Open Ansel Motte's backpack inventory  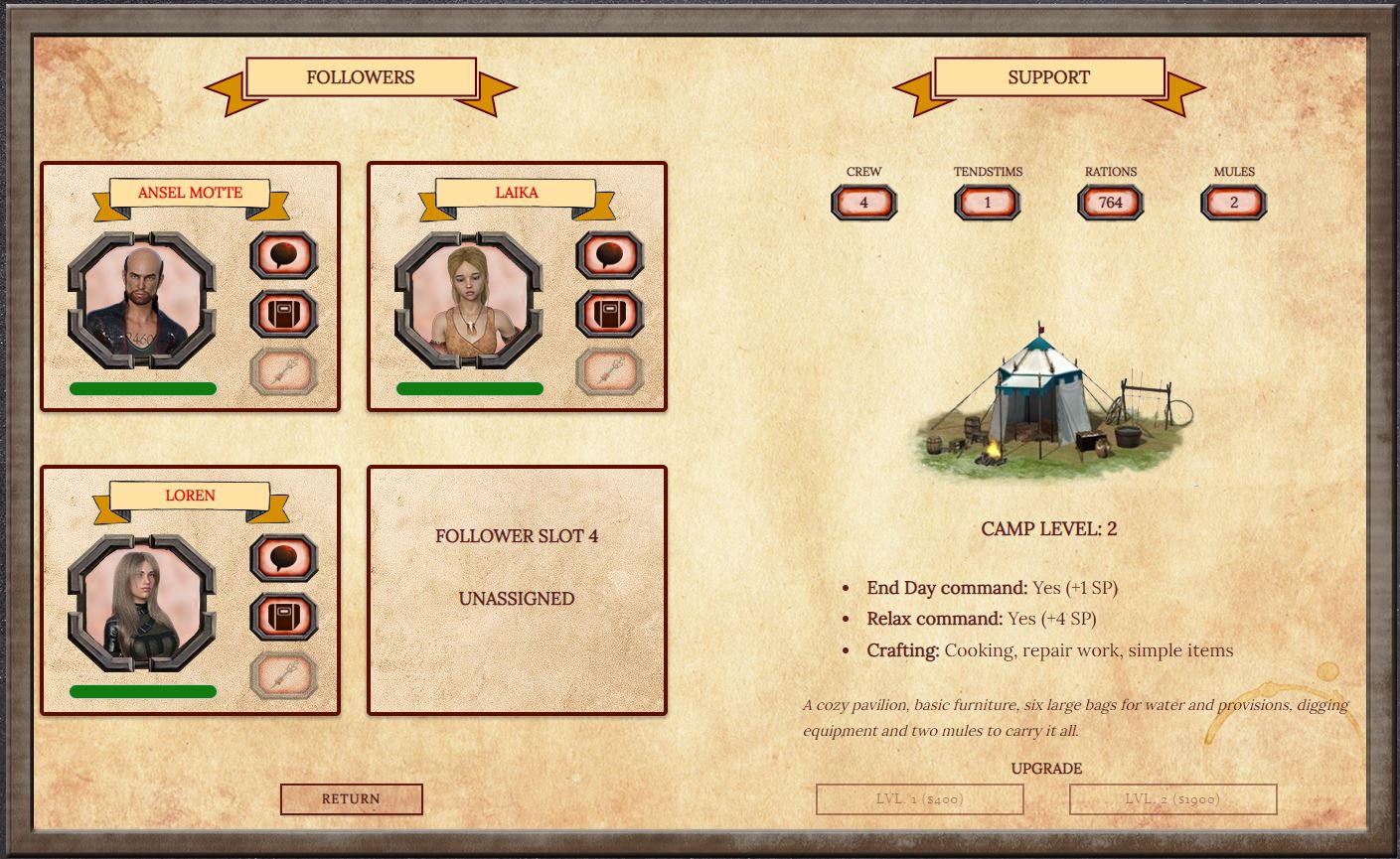click(284, 314)
